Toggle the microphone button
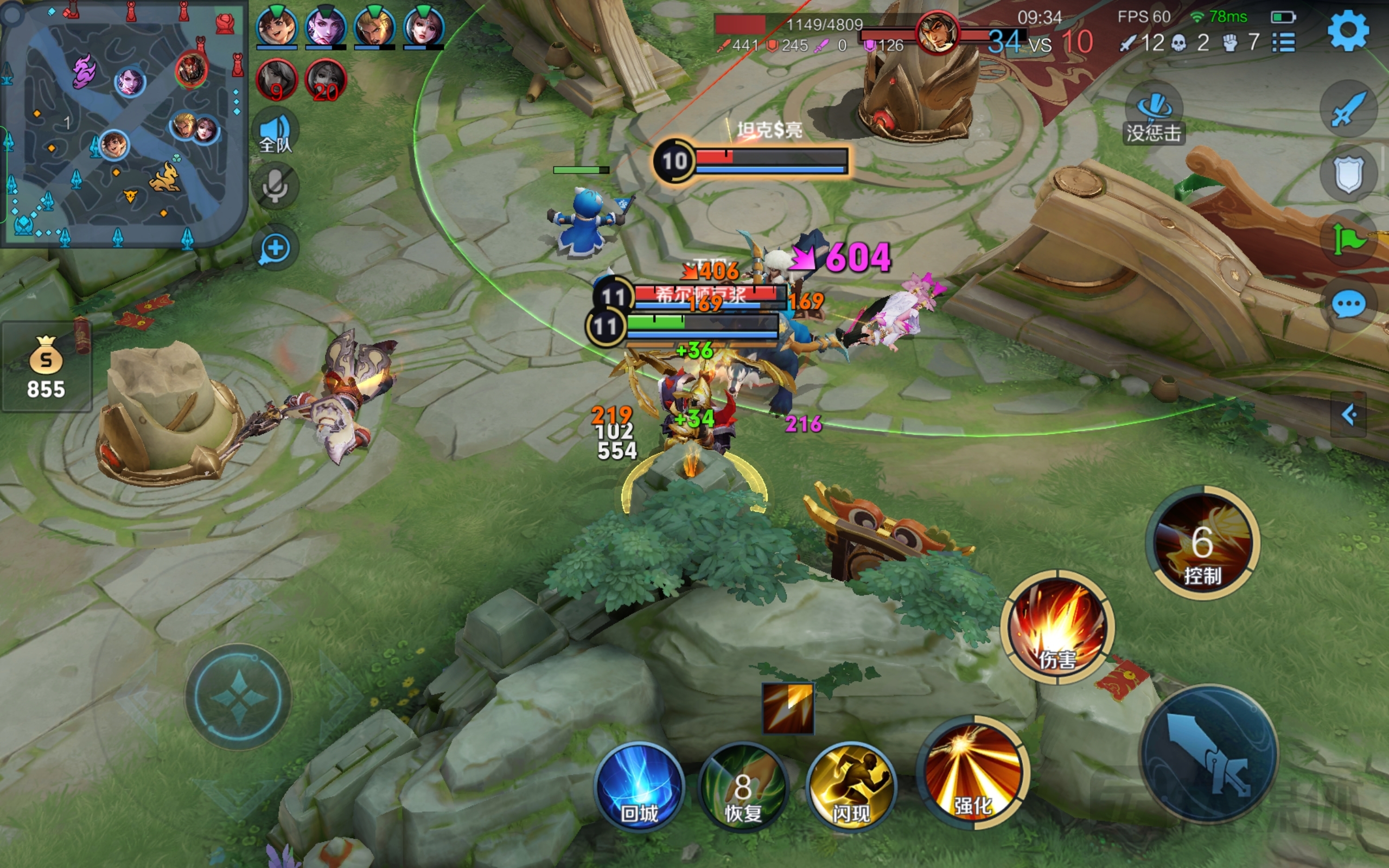The image size is (1389, 868). (x=276, y=186)
